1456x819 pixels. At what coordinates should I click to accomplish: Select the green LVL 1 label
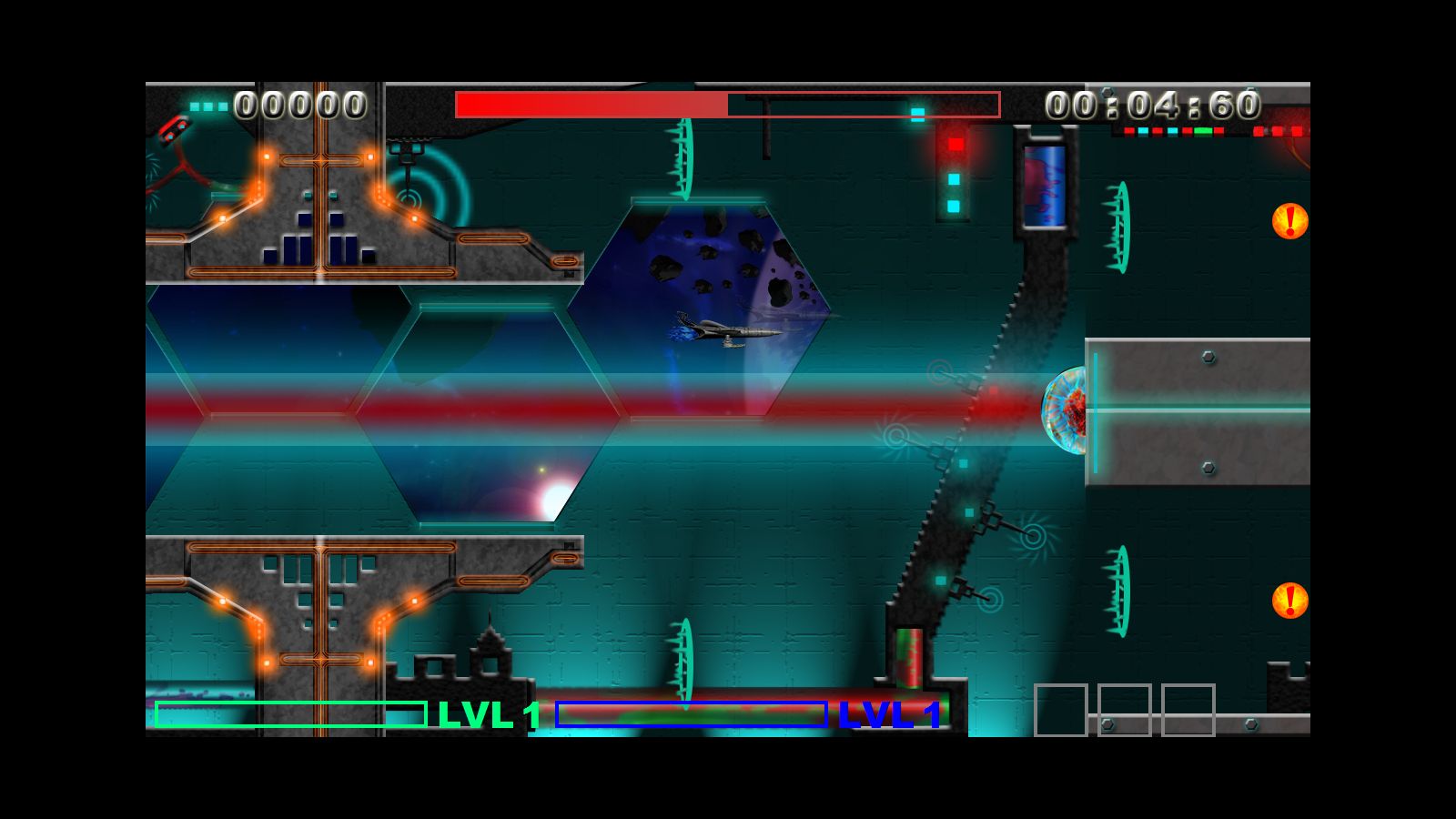click(486, 715)
